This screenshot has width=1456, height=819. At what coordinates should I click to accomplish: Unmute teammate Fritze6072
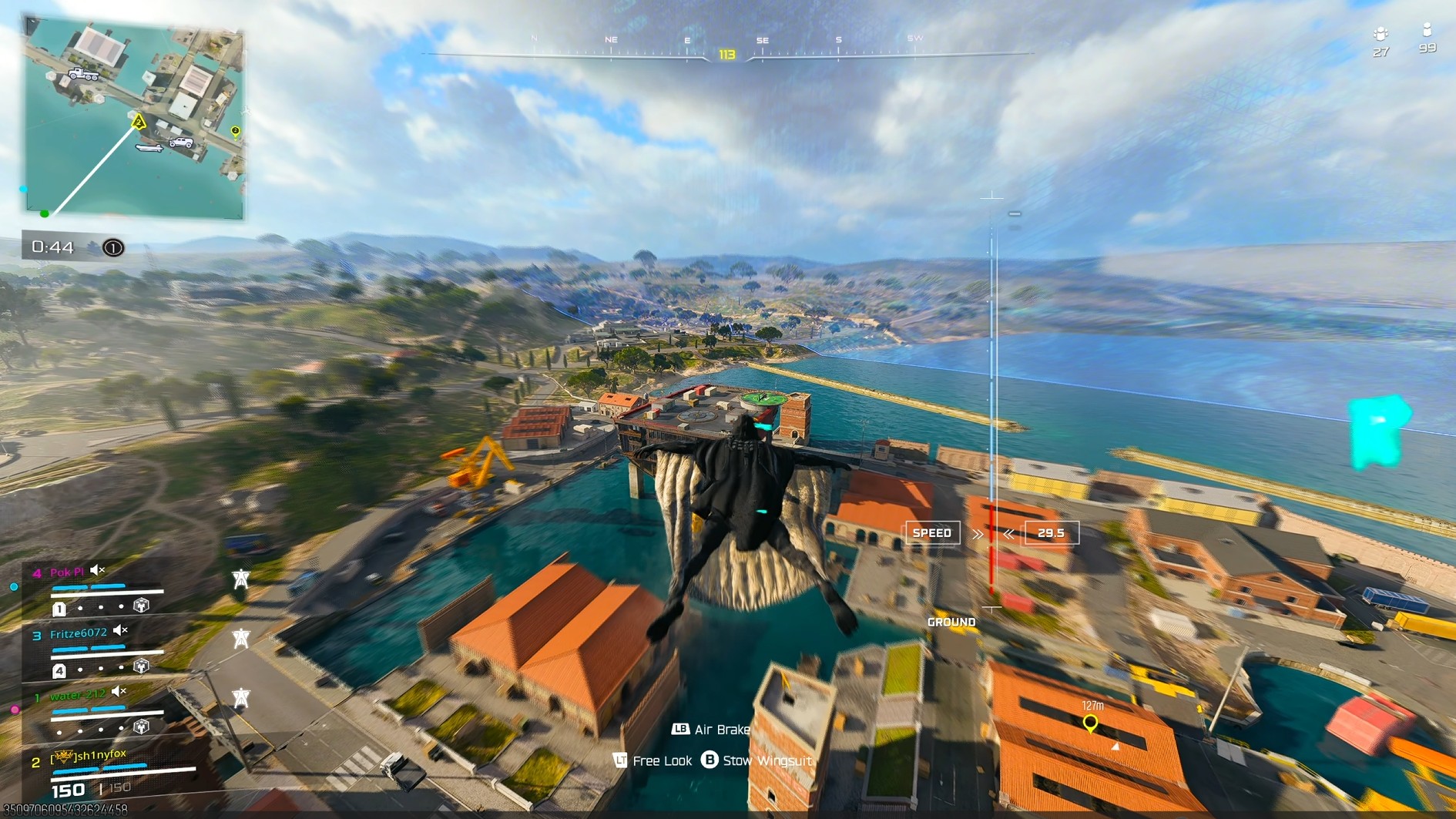click(x=117, y=630)
